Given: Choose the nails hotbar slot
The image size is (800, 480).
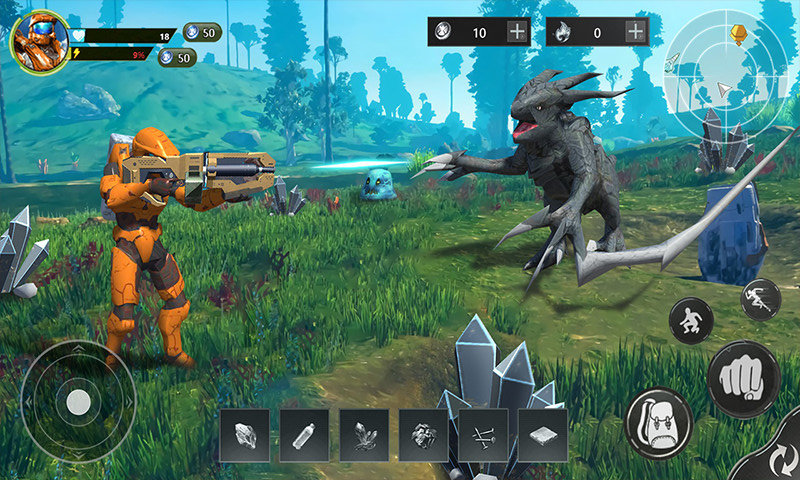Looking at the screenshot, I should (x=483, y=435).
